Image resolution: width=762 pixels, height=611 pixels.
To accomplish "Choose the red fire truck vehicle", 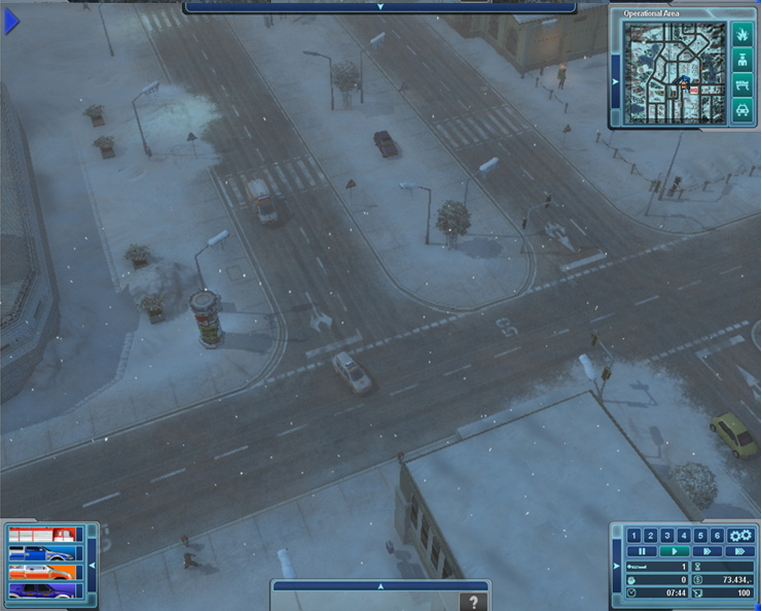I will 42,535.
